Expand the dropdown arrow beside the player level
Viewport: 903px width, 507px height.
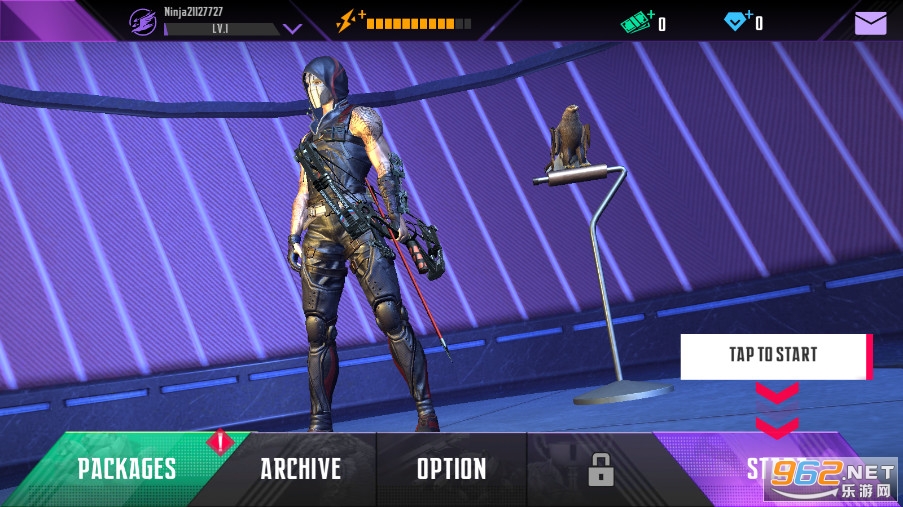(x=292, y=29)
